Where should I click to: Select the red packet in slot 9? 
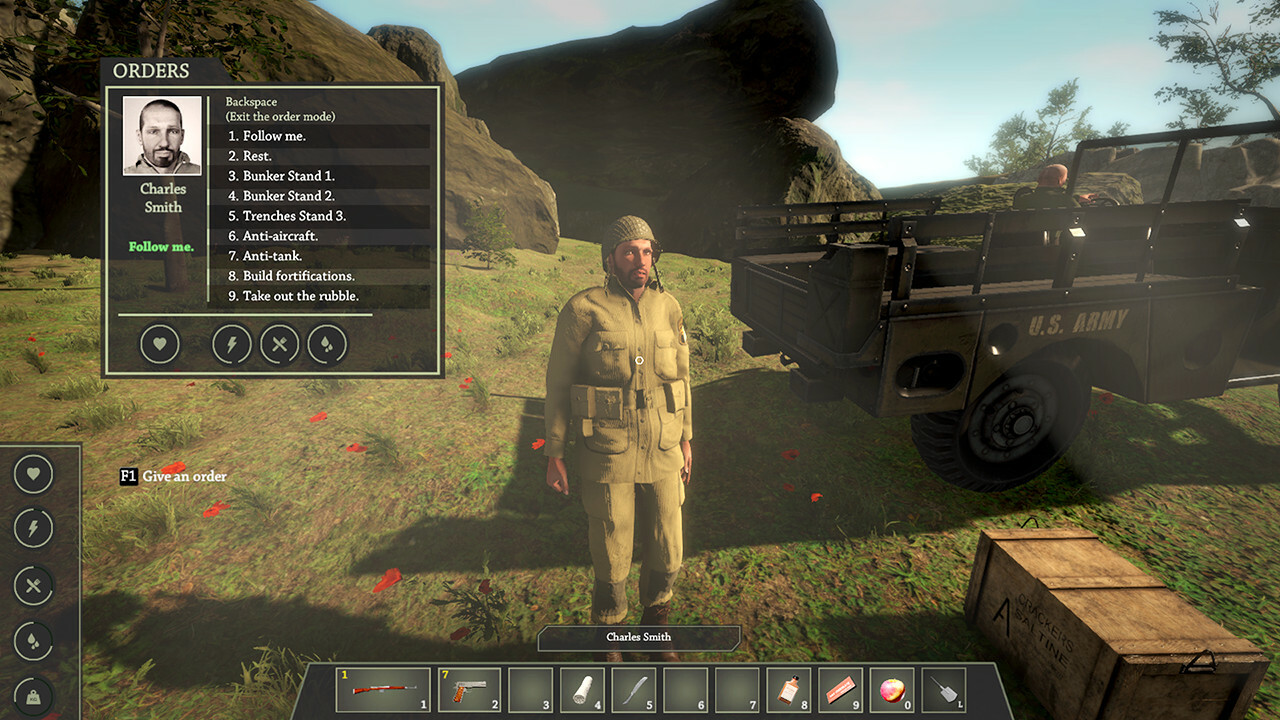(x=841, y=690)
